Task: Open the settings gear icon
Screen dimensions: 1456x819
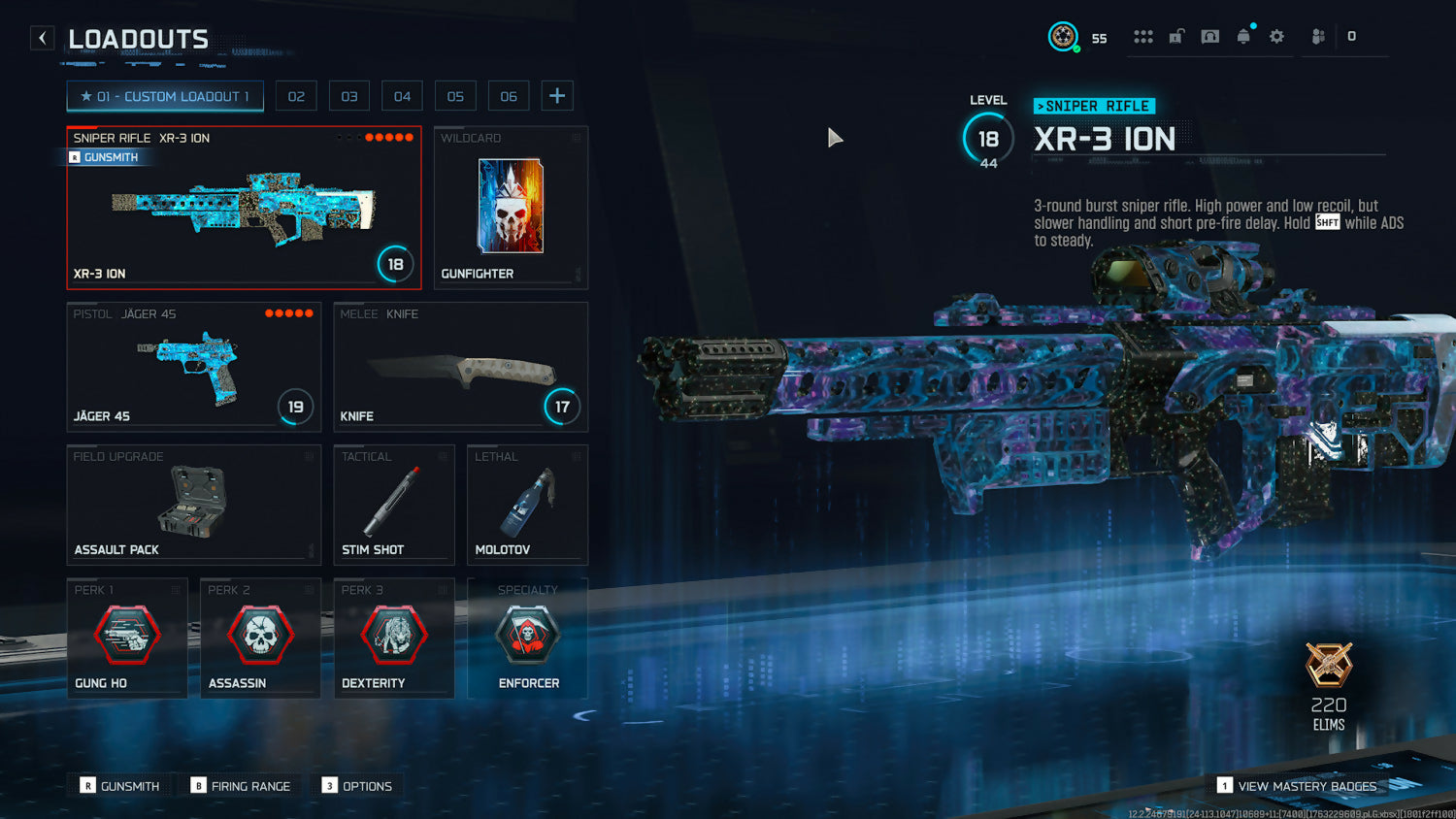Action: click(1276, 37)
